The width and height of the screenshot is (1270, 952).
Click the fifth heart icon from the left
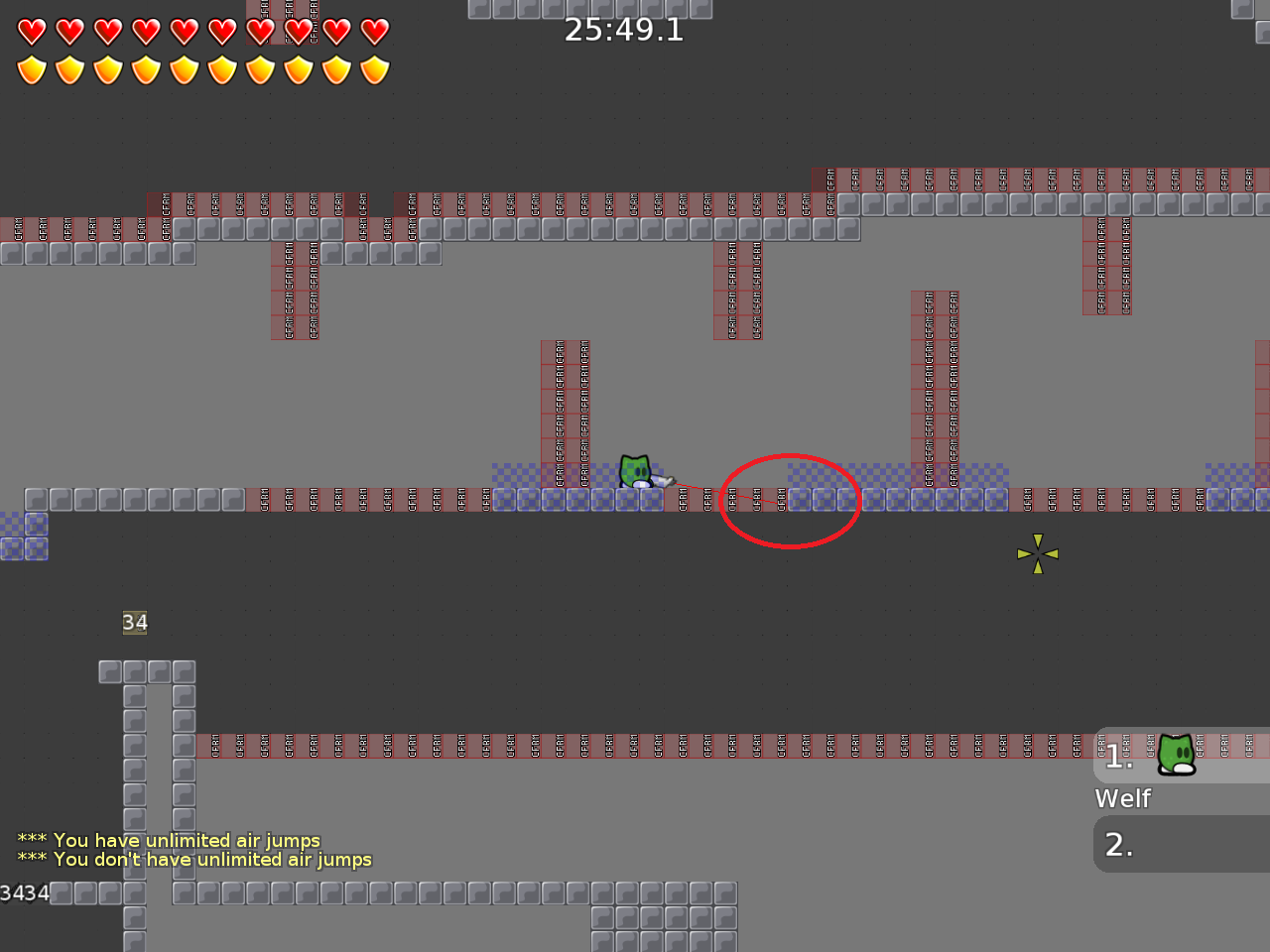pos(184,31)
